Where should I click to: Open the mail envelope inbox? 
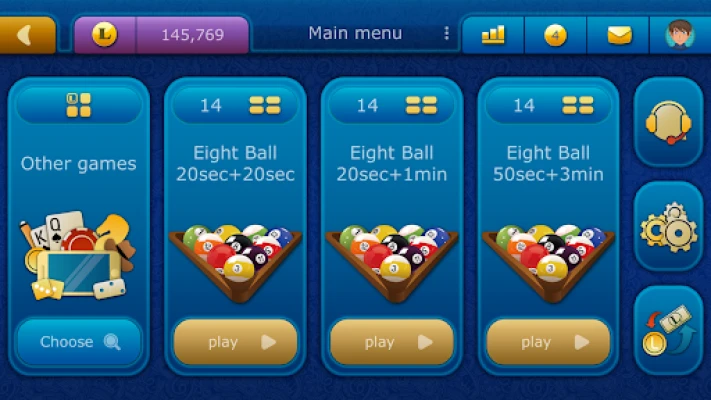coord(619,35)
